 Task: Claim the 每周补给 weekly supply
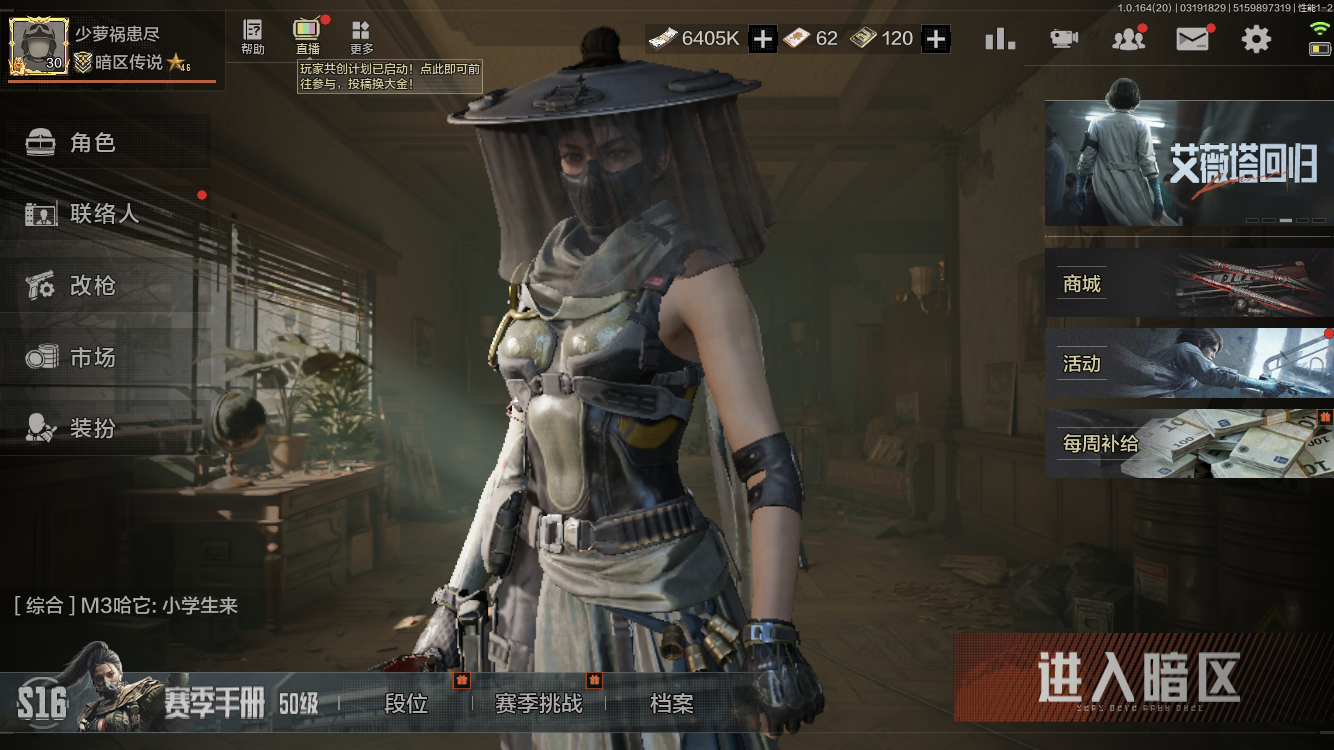[x=1188, y=443]
